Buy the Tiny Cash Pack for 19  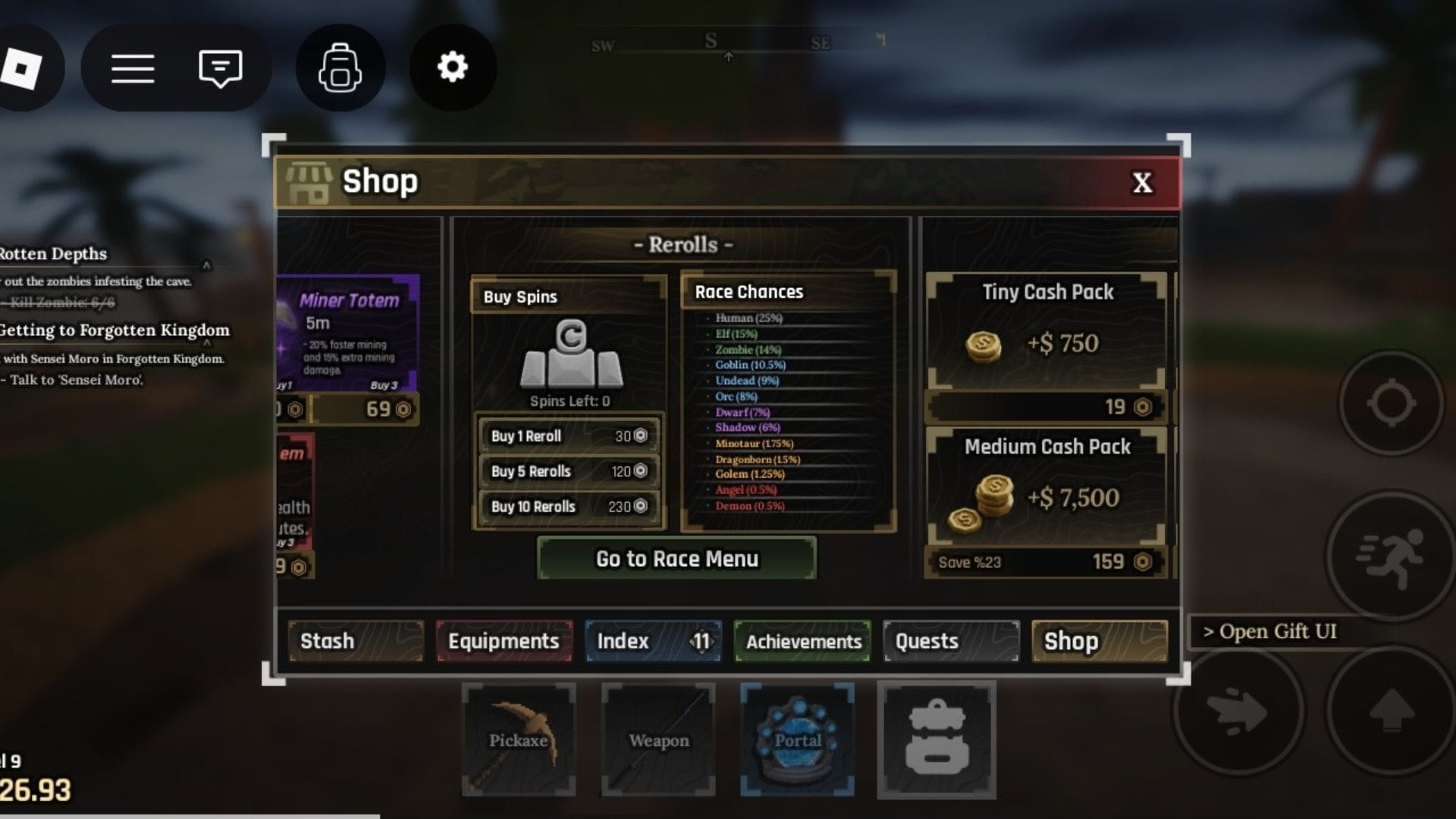point(1046,407)
